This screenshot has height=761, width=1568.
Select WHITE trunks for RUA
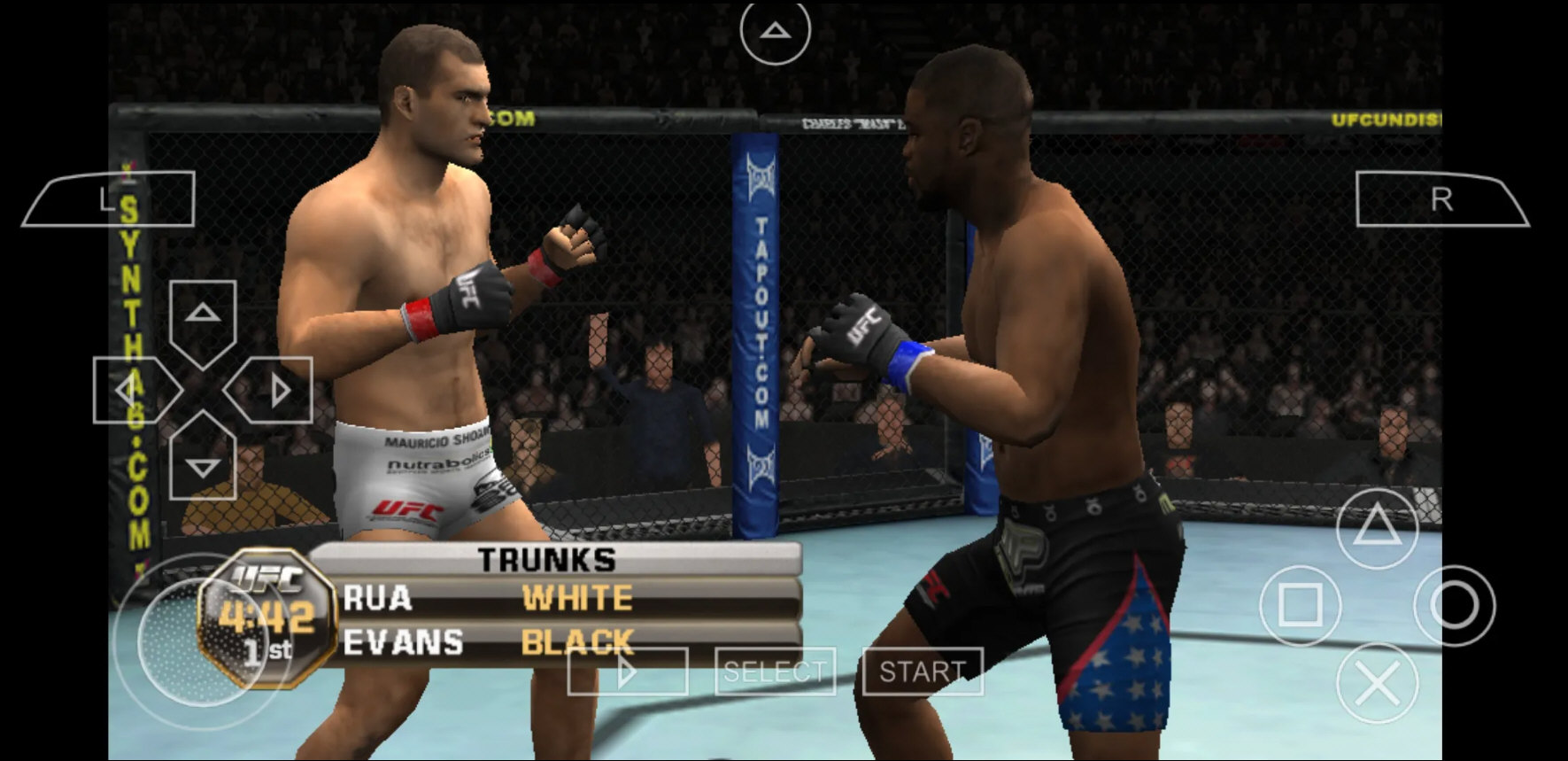point(577,599)
